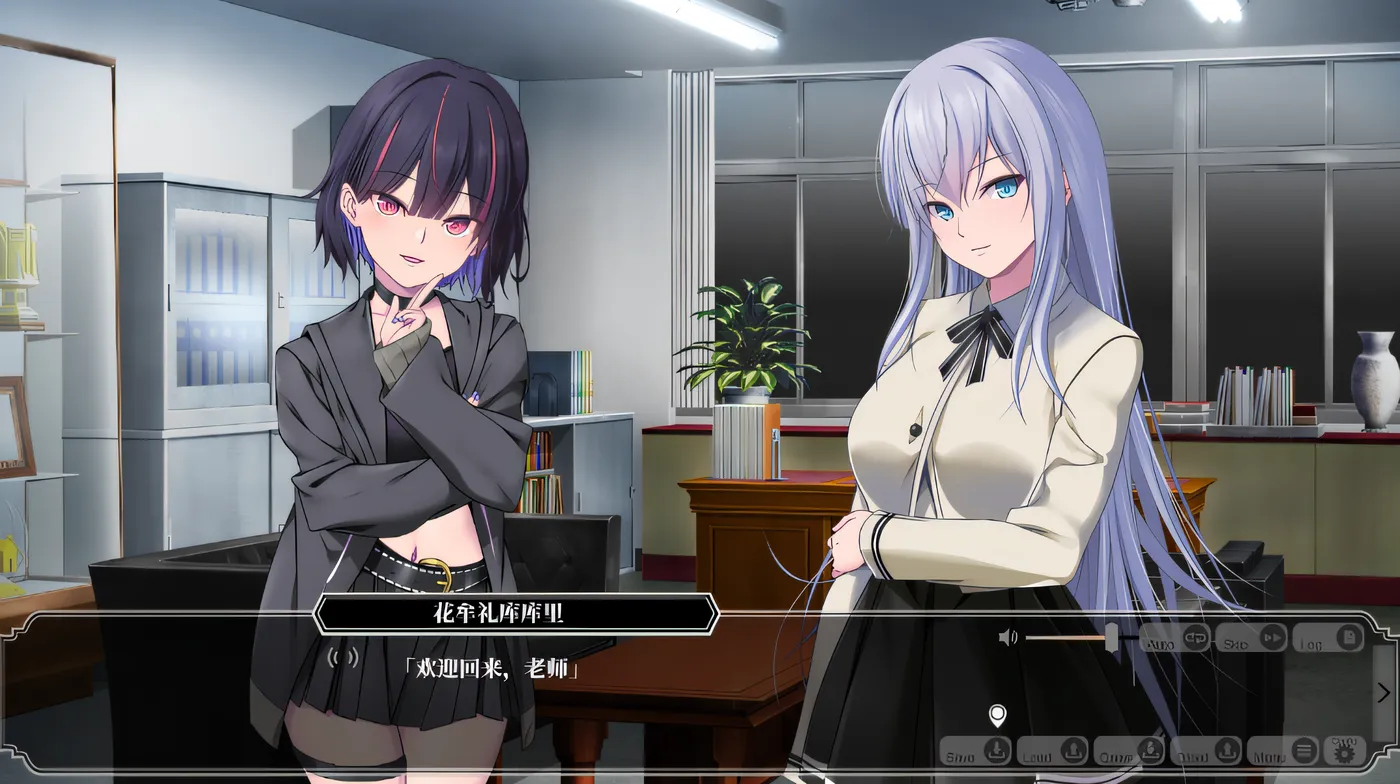Load a save via the Load icon
Image resolution: width=1400 pixels, height=784 pixels.
[1072, 751]
